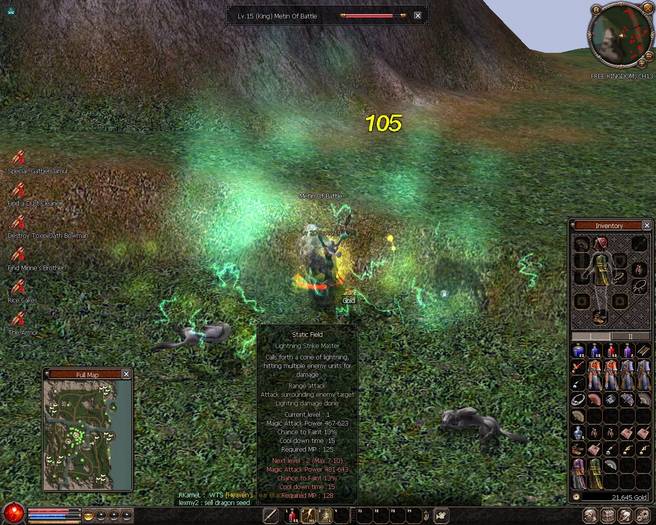Open the Find a Cloth Cleaner quest

click(19, 189)
